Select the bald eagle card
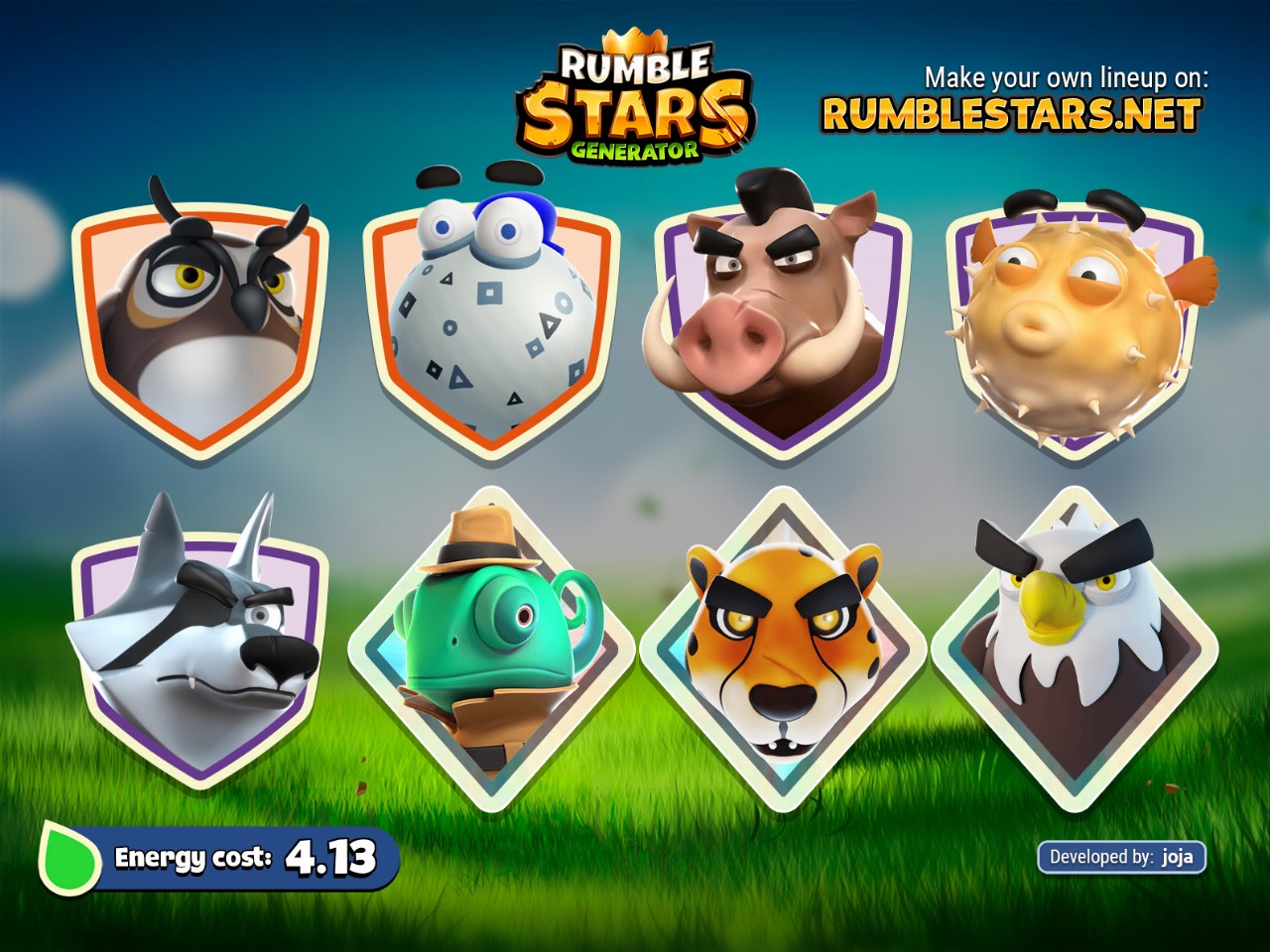1270x952 pixels. click(1074, 645)
